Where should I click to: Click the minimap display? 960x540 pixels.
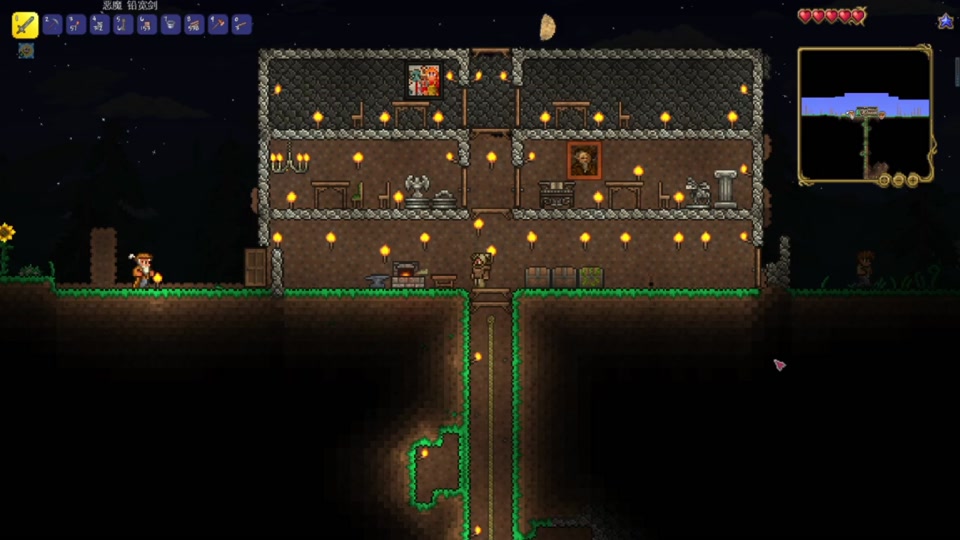click(x=865, y=110)
